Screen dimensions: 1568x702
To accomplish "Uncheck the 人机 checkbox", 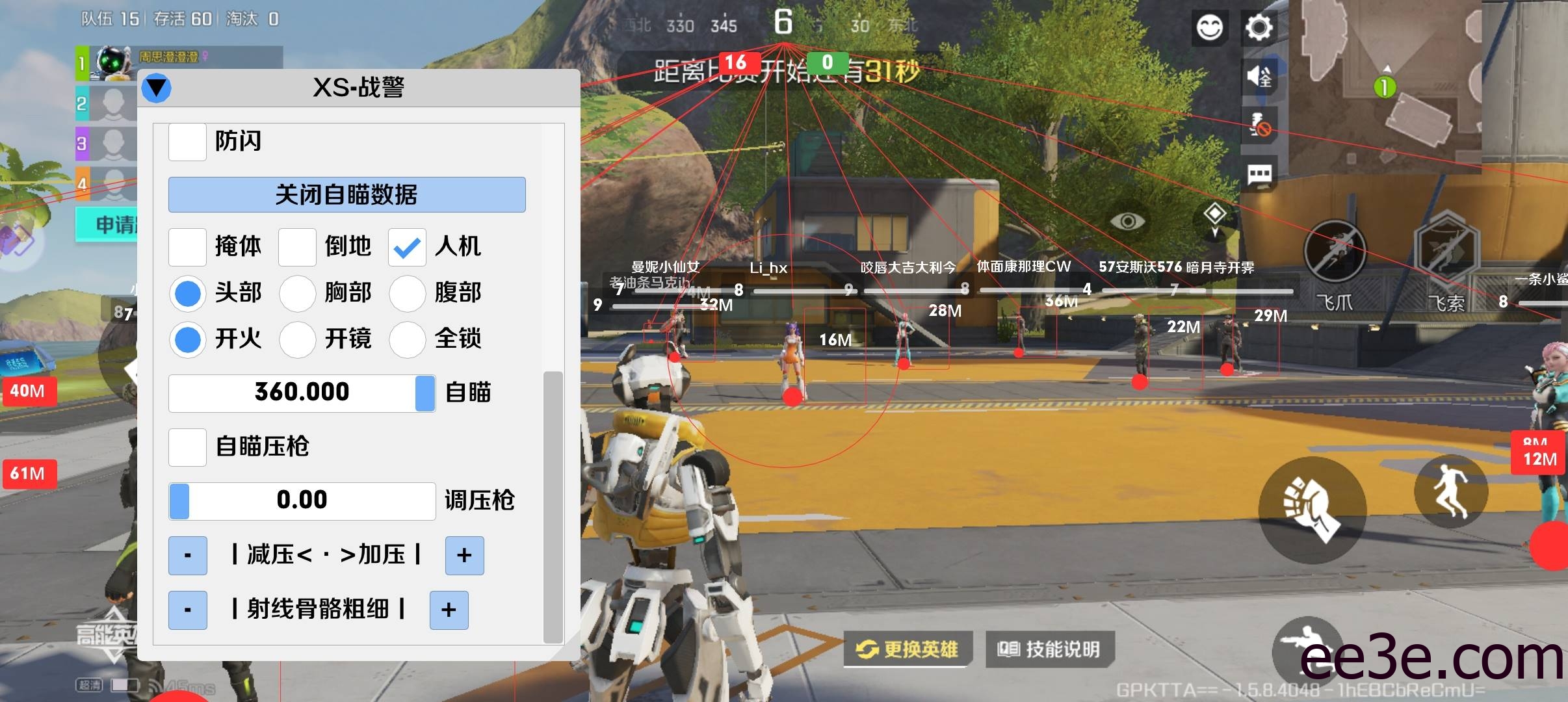I will (x=407, y=247).
